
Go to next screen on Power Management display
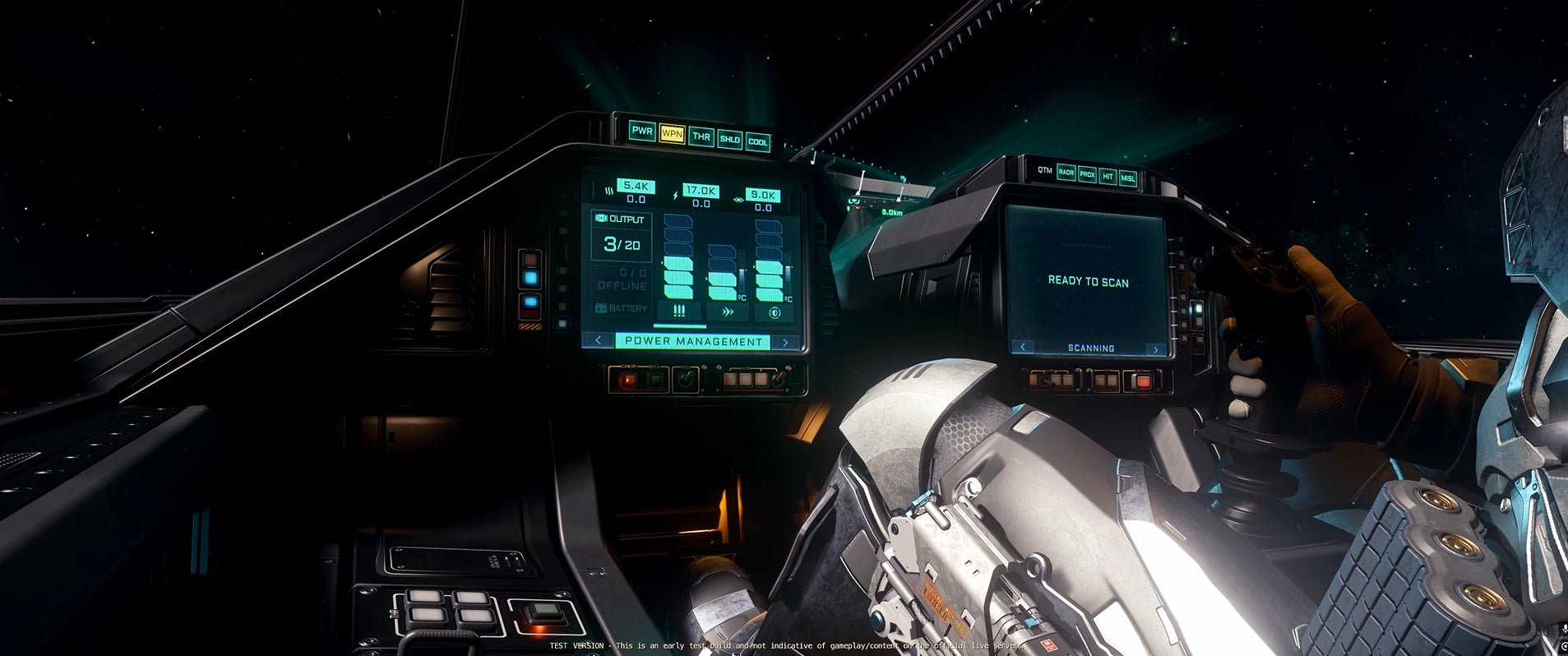(x=785, y=342)
